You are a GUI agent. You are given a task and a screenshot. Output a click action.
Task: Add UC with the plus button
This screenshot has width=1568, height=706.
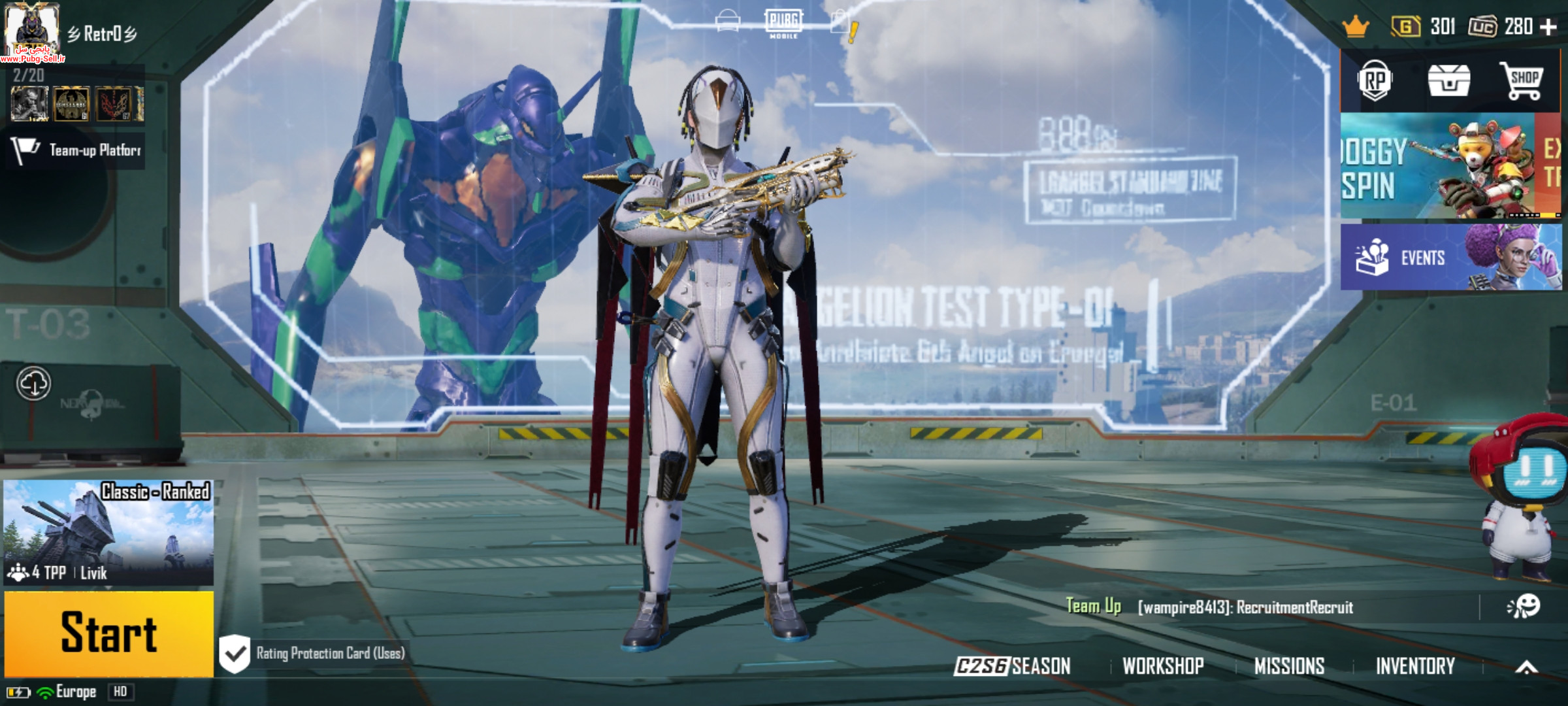1548,27
